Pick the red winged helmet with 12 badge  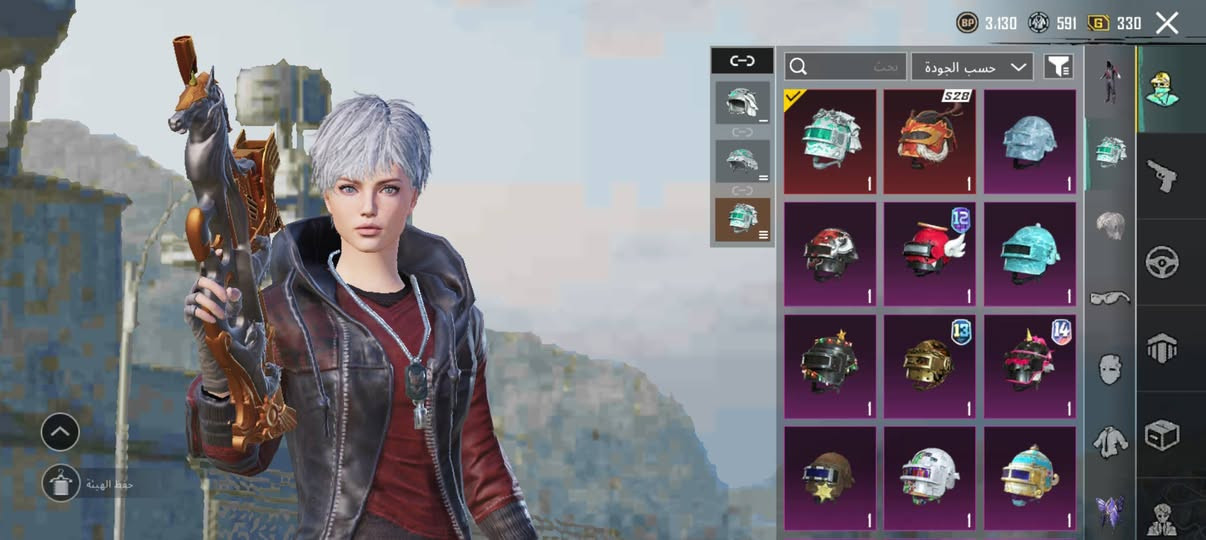930,254
